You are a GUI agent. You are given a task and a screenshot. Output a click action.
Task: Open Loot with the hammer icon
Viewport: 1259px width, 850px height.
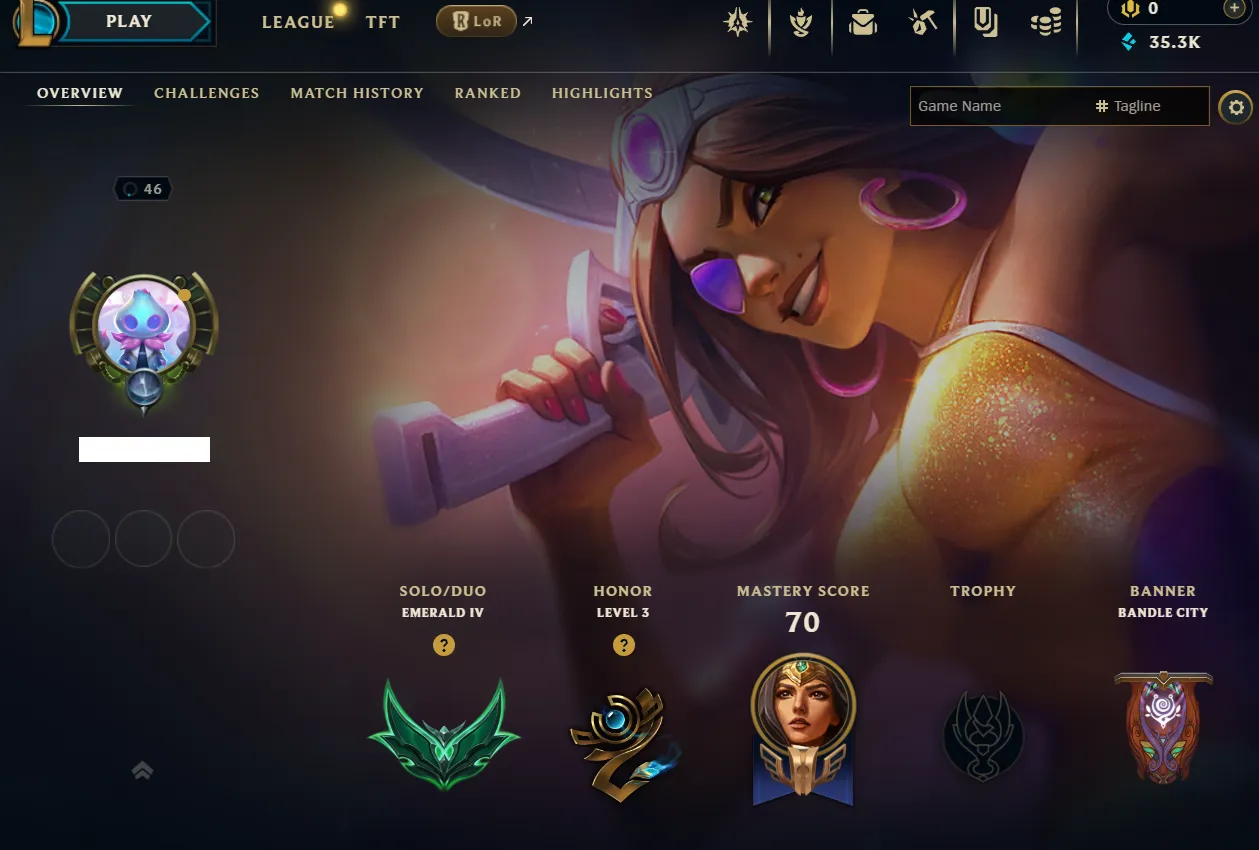(922, 23)
